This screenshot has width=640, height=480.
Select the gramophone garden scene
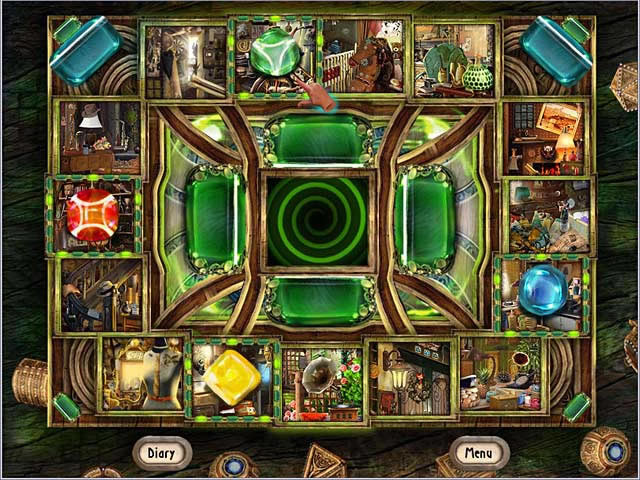320,384
